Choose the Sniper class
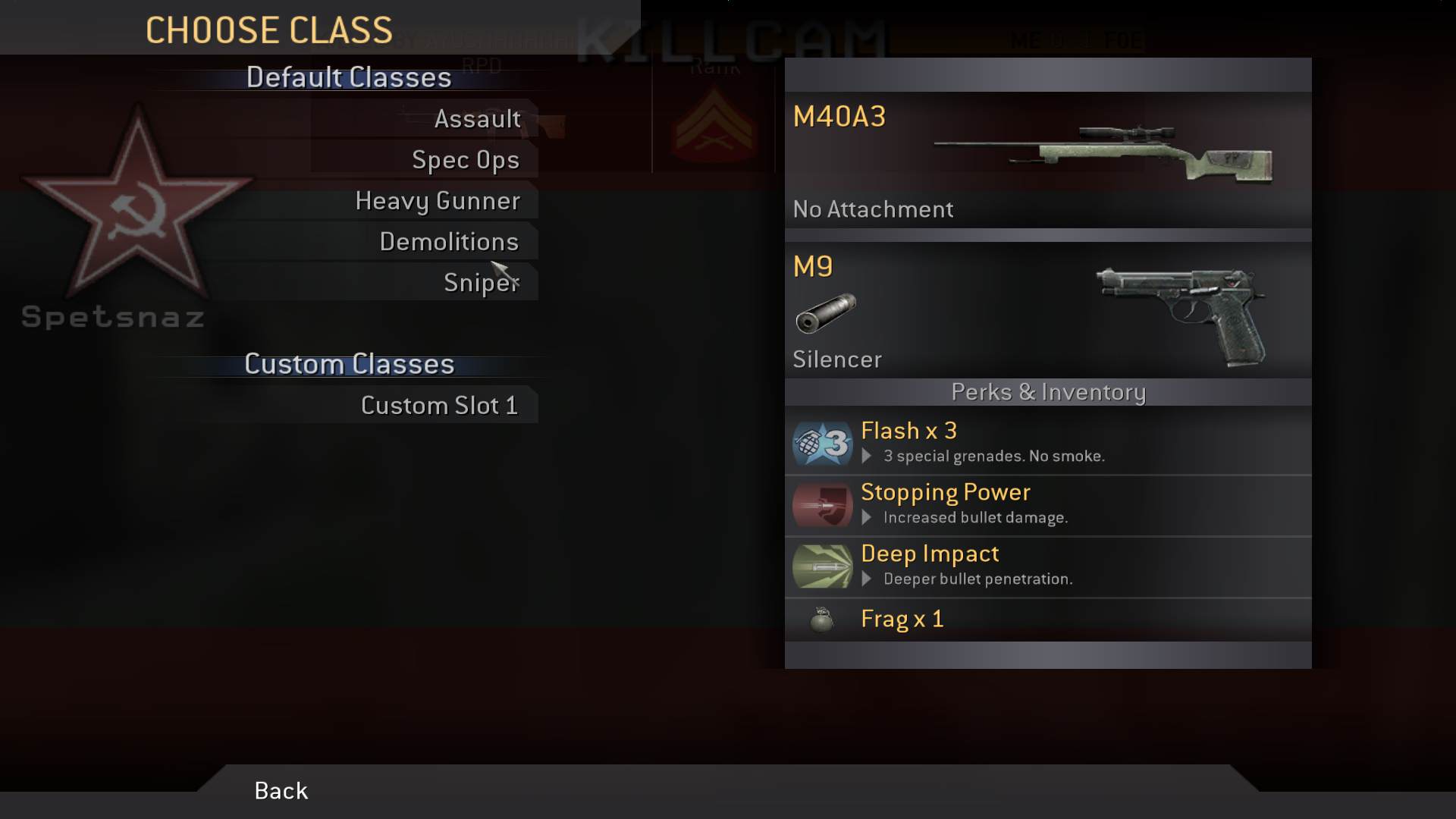Viewport: 1456px width, 819px height. point(481,283)
